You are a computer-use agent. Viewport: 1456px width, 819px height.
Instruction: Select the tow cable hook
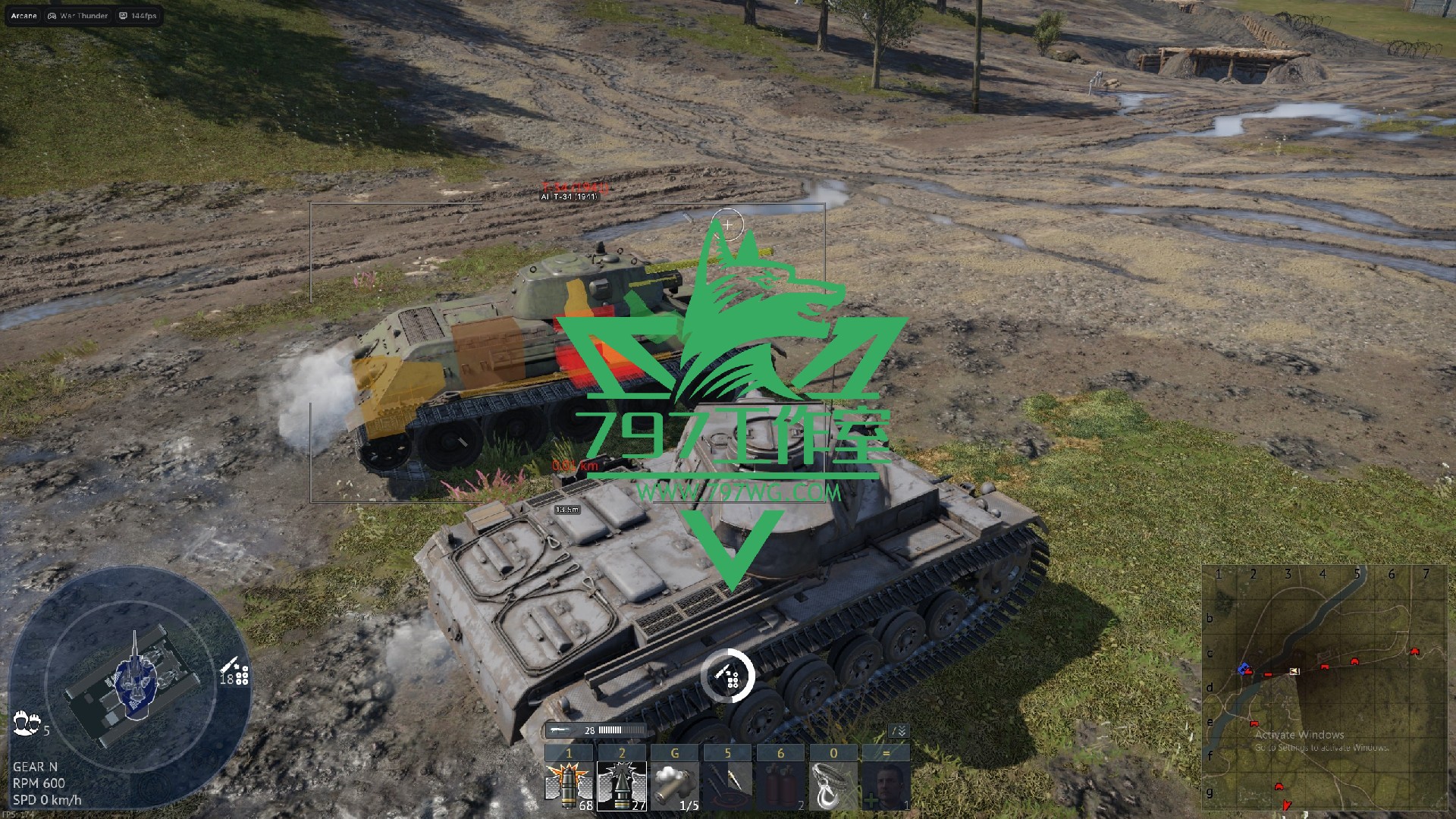[833, 786]
